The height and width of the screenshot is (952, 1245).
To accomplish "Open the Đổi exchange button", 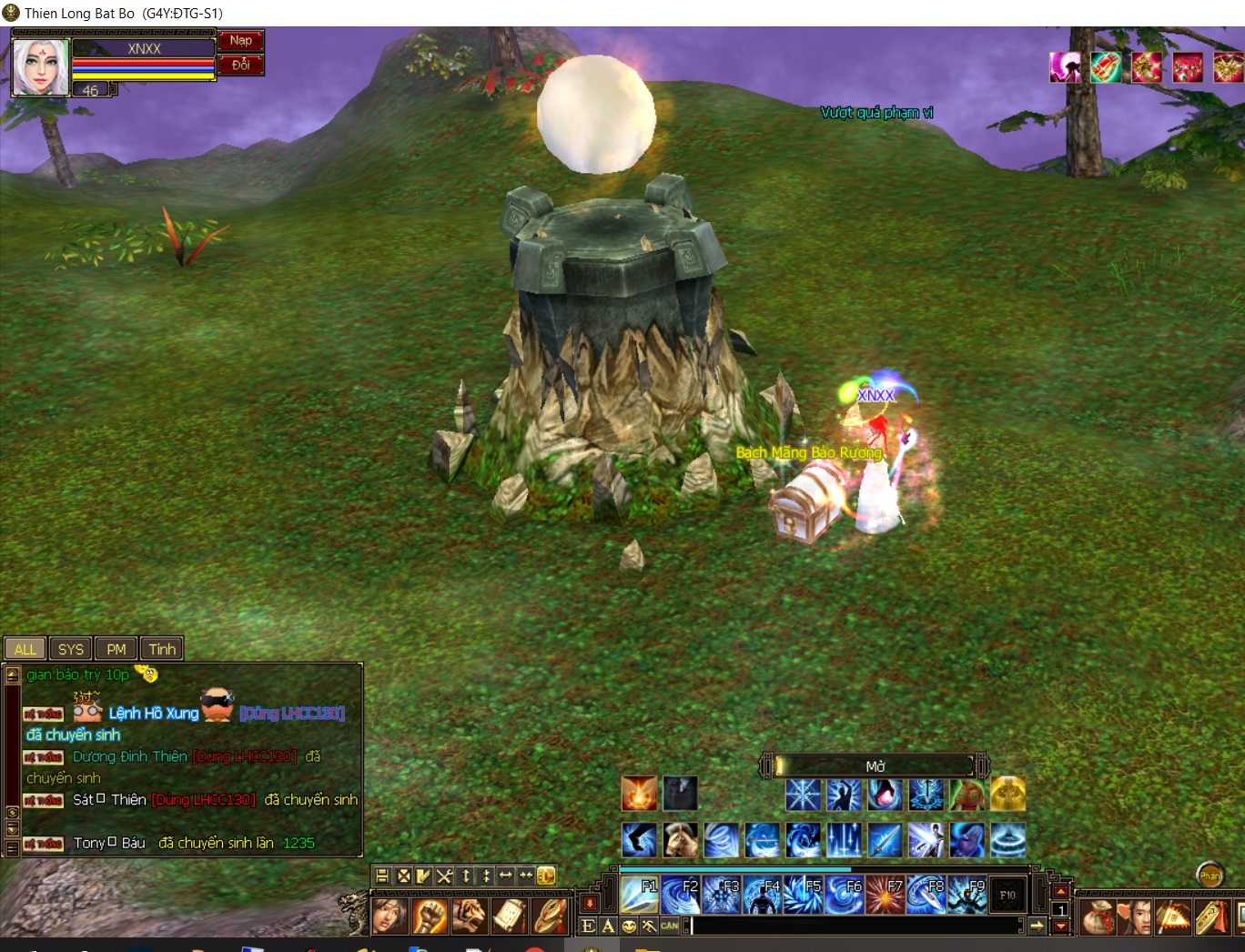I will pyautogui.click(x=240, y=65).
